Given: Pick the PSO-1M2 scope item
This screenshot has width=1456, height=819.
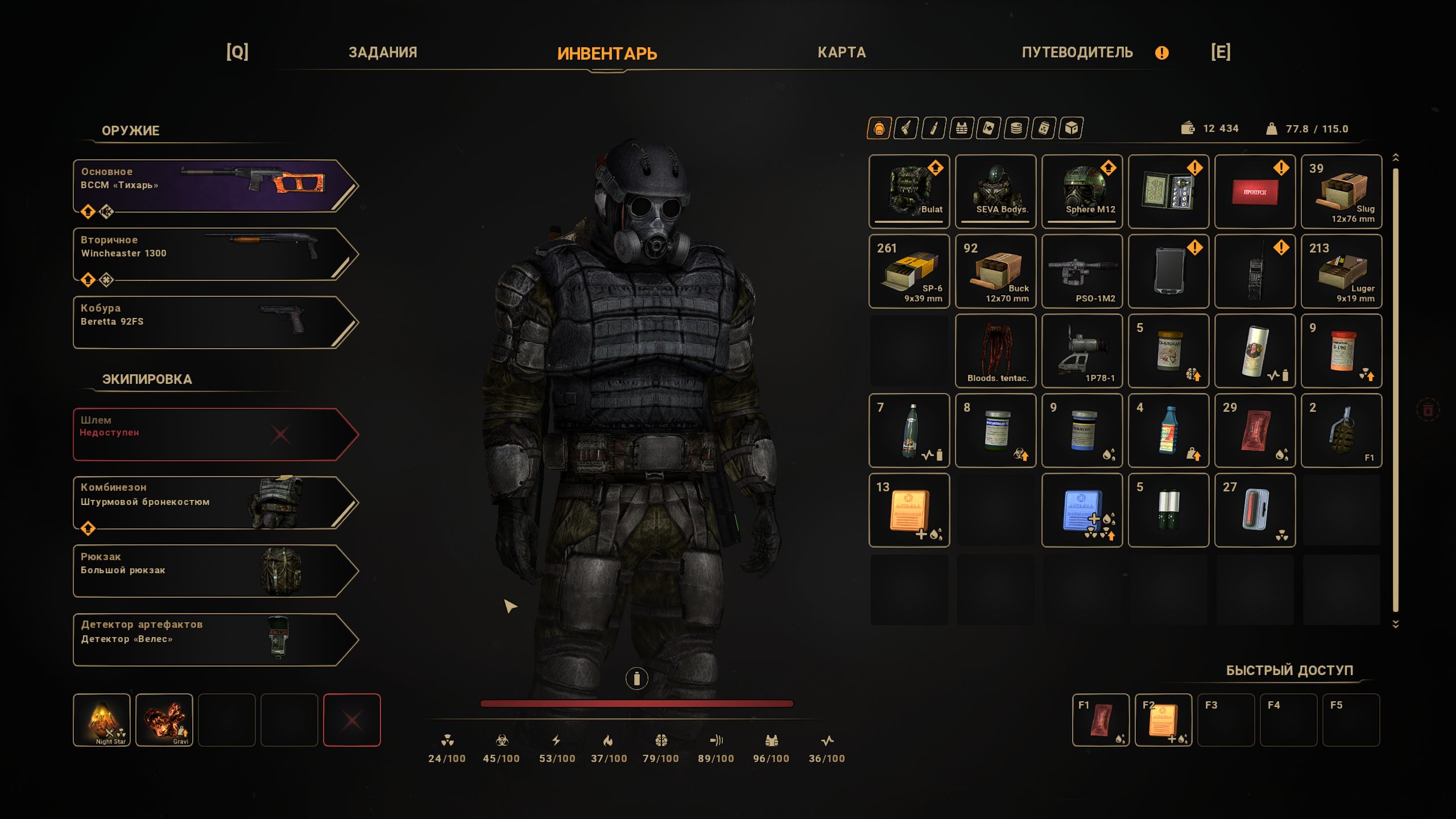Looking at the screenshot, I should tap(1082, 271).
